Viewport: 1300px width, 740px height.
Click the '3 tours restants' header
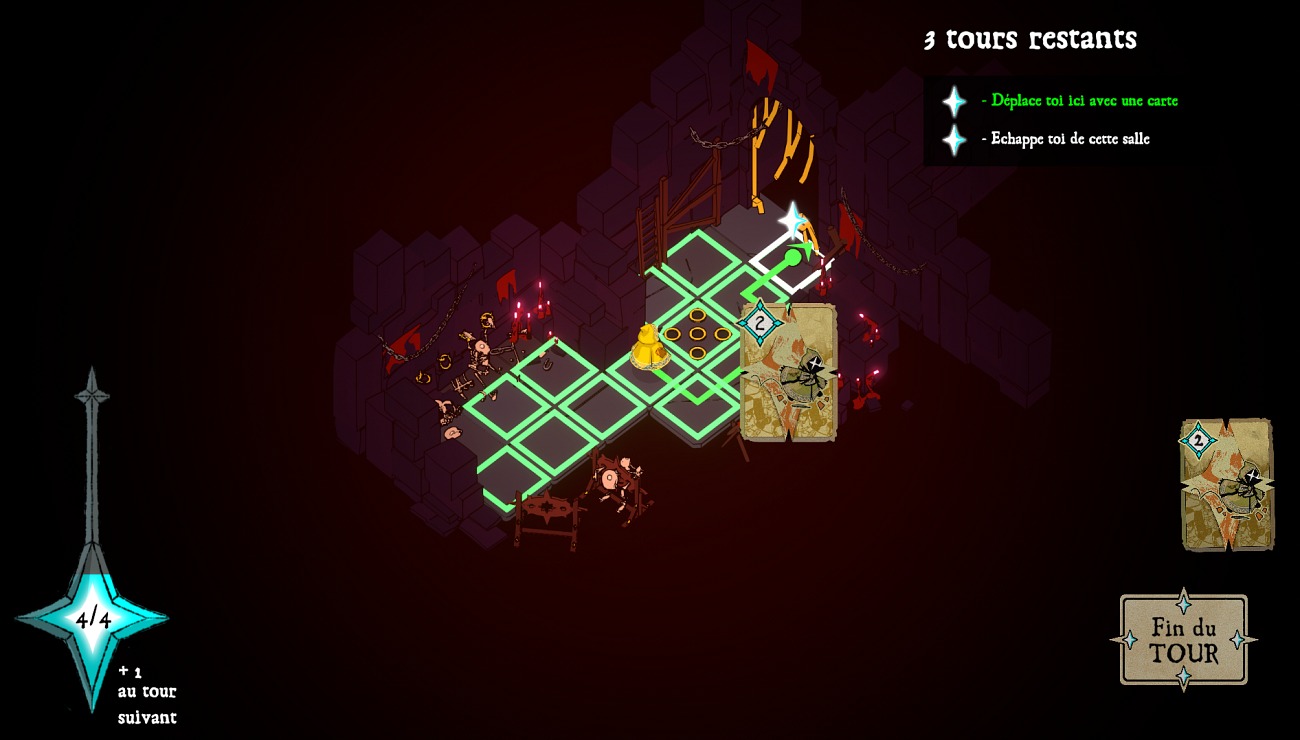1028,40
